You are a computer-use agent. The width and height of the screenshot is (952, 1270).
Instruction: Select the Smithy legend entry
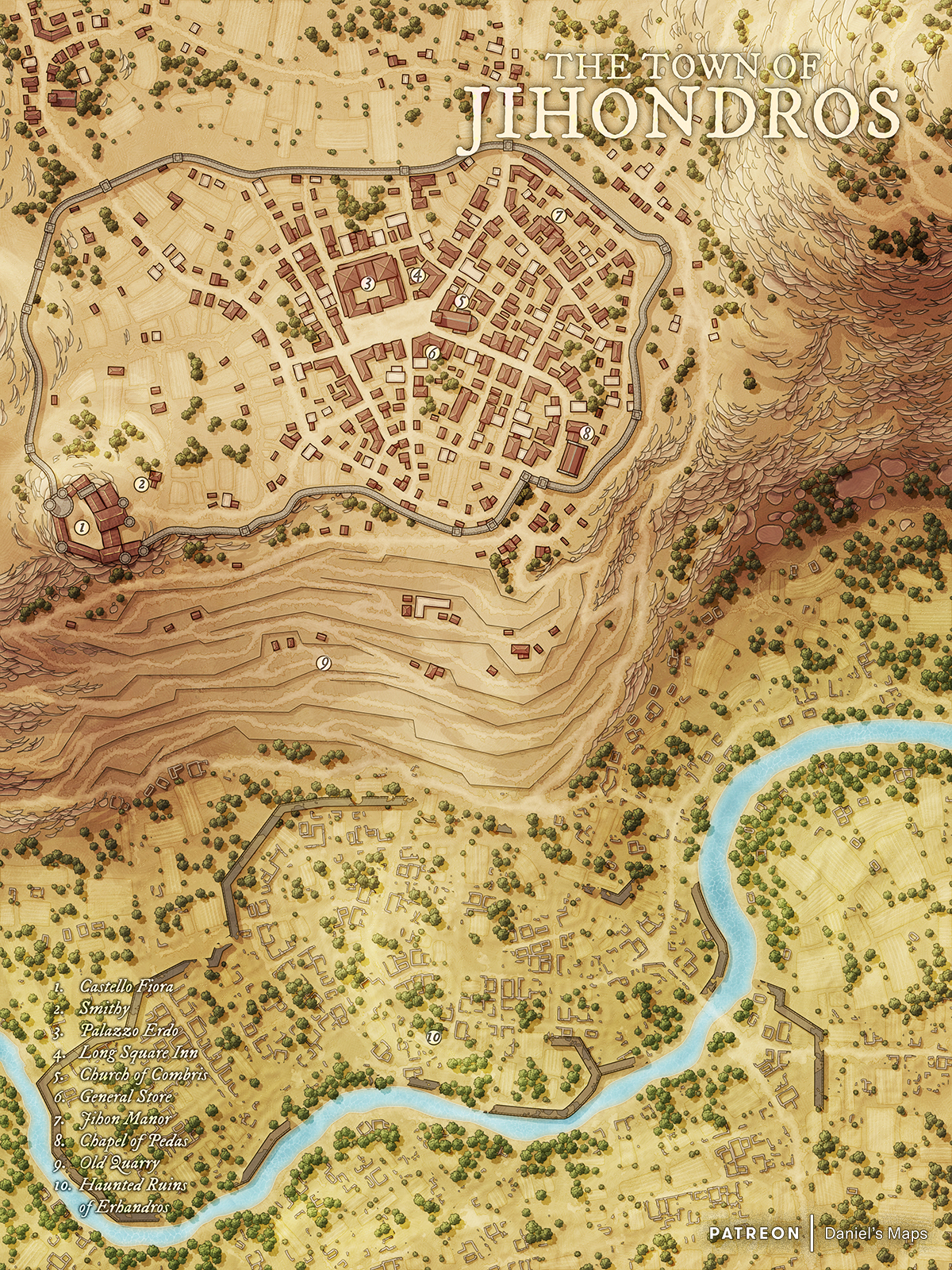[x=104, y=1009]
